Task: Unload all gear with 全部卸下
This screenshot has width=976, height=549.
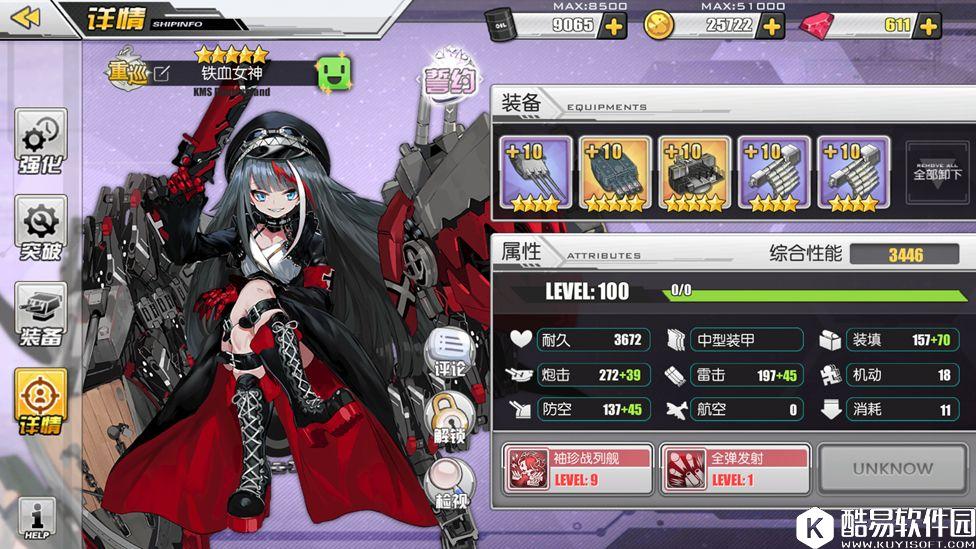Action: [x=937, y=173]
